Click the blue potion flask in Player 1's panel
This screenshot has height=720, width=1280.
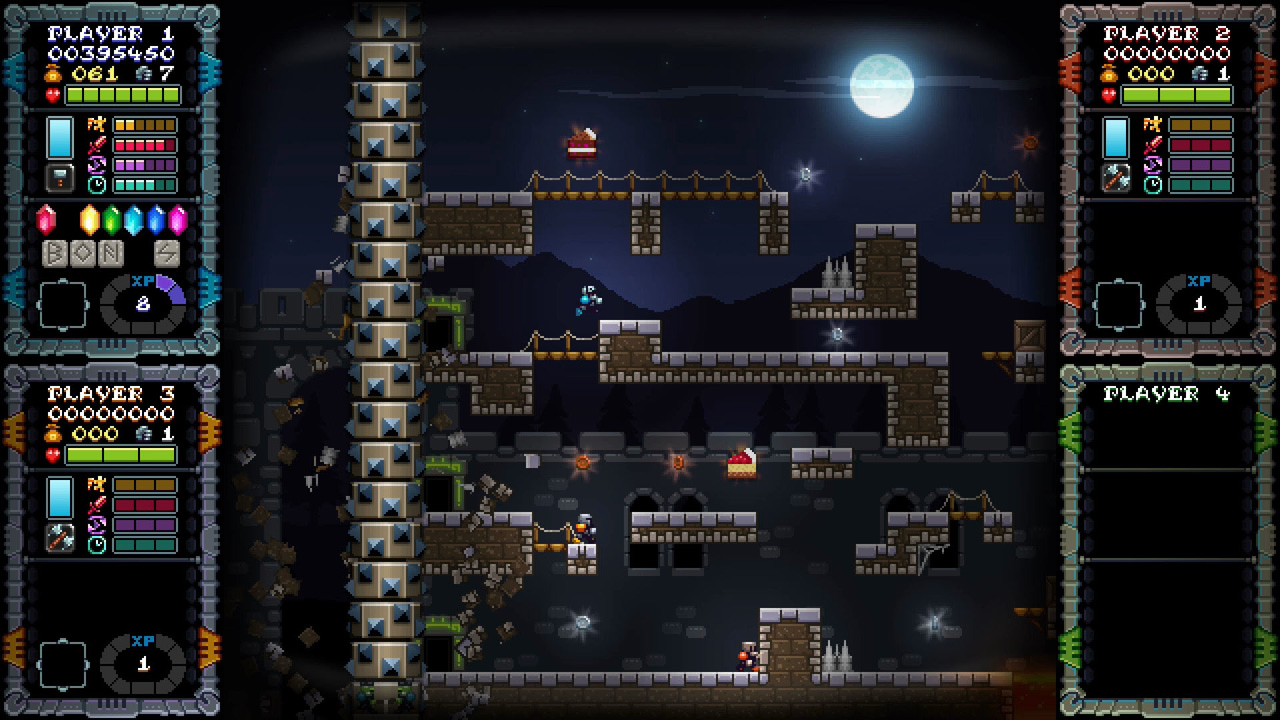coord(60,138)
